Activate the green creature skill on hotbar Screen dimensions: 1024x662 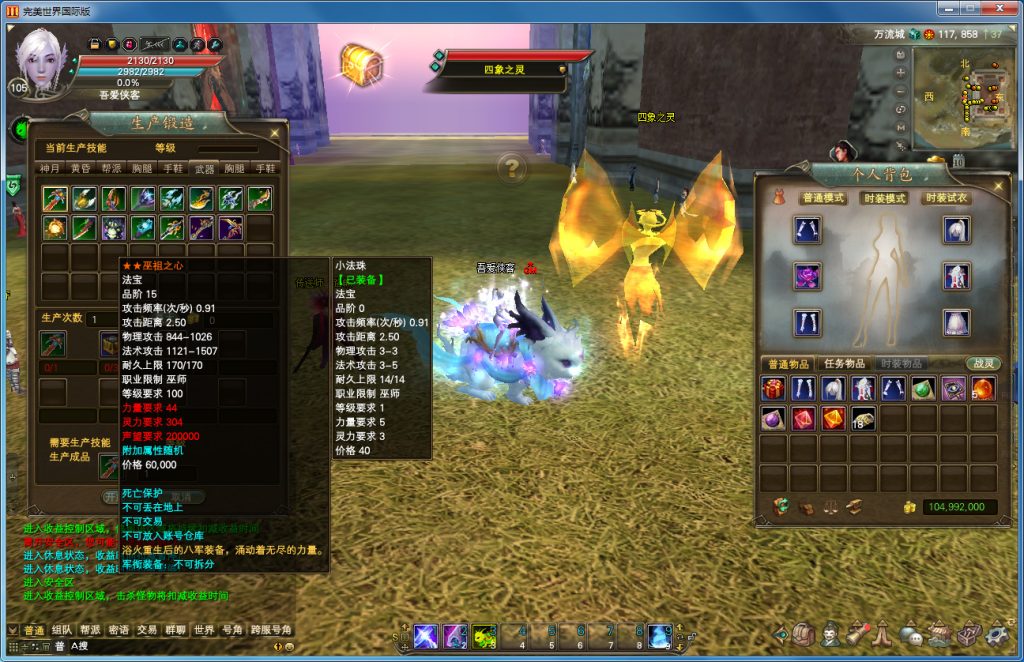(x=485, y=636)
